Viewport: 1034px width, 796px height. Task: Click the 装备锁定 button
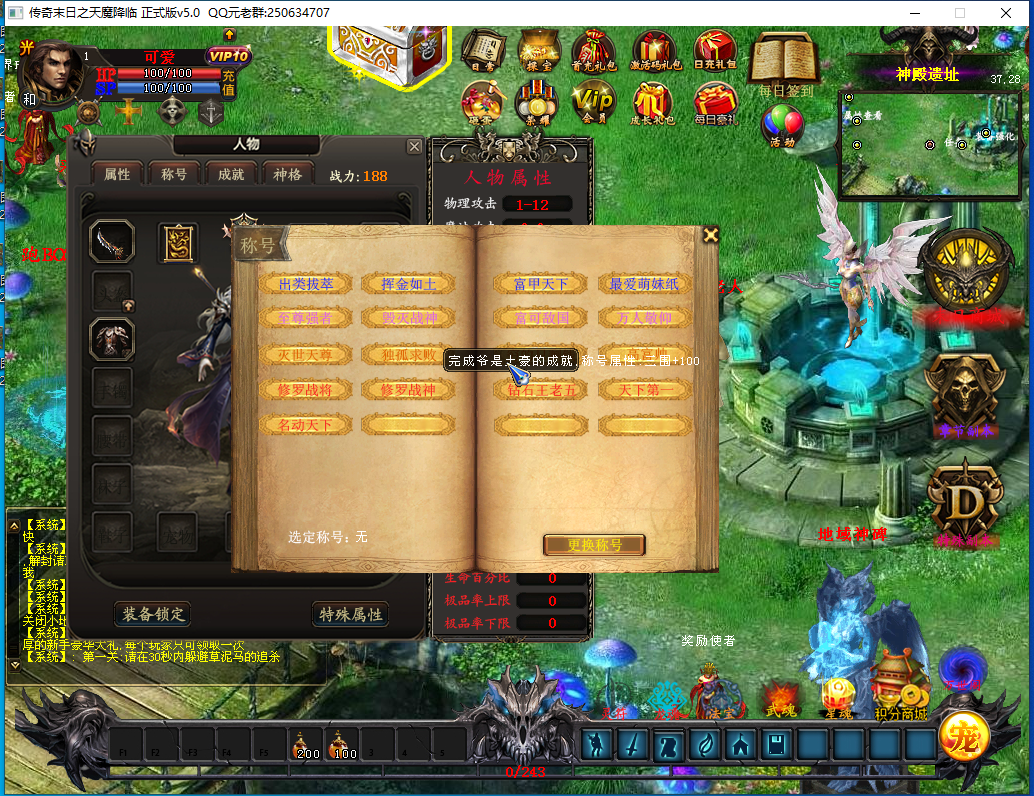[x=152, y=613]
